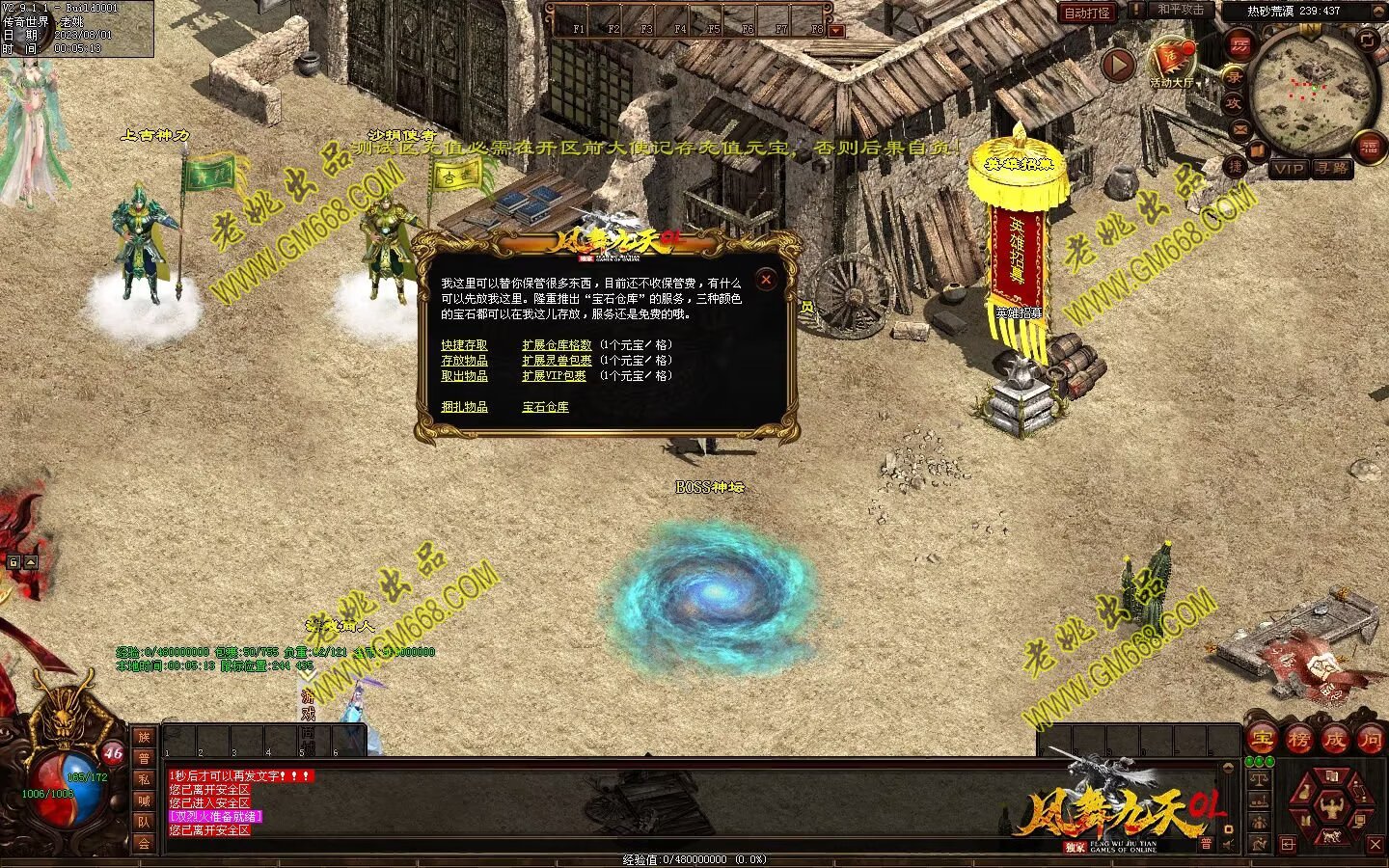
Task: Switch the 和平攻击 attack mode
Action: (x=1179, y=10)
